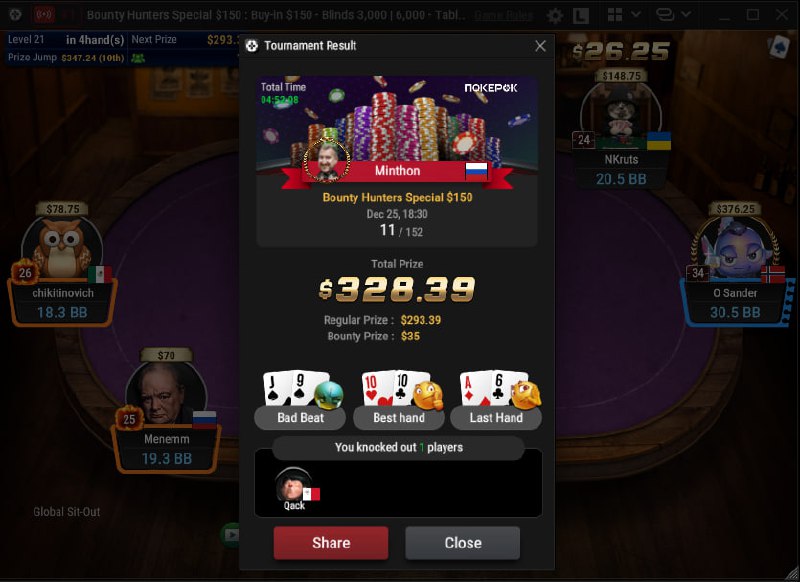Share the tournament result
Image resolution: width=800 pixels, height=582 pixels.
pyautogui.click(x=330, y=543)
